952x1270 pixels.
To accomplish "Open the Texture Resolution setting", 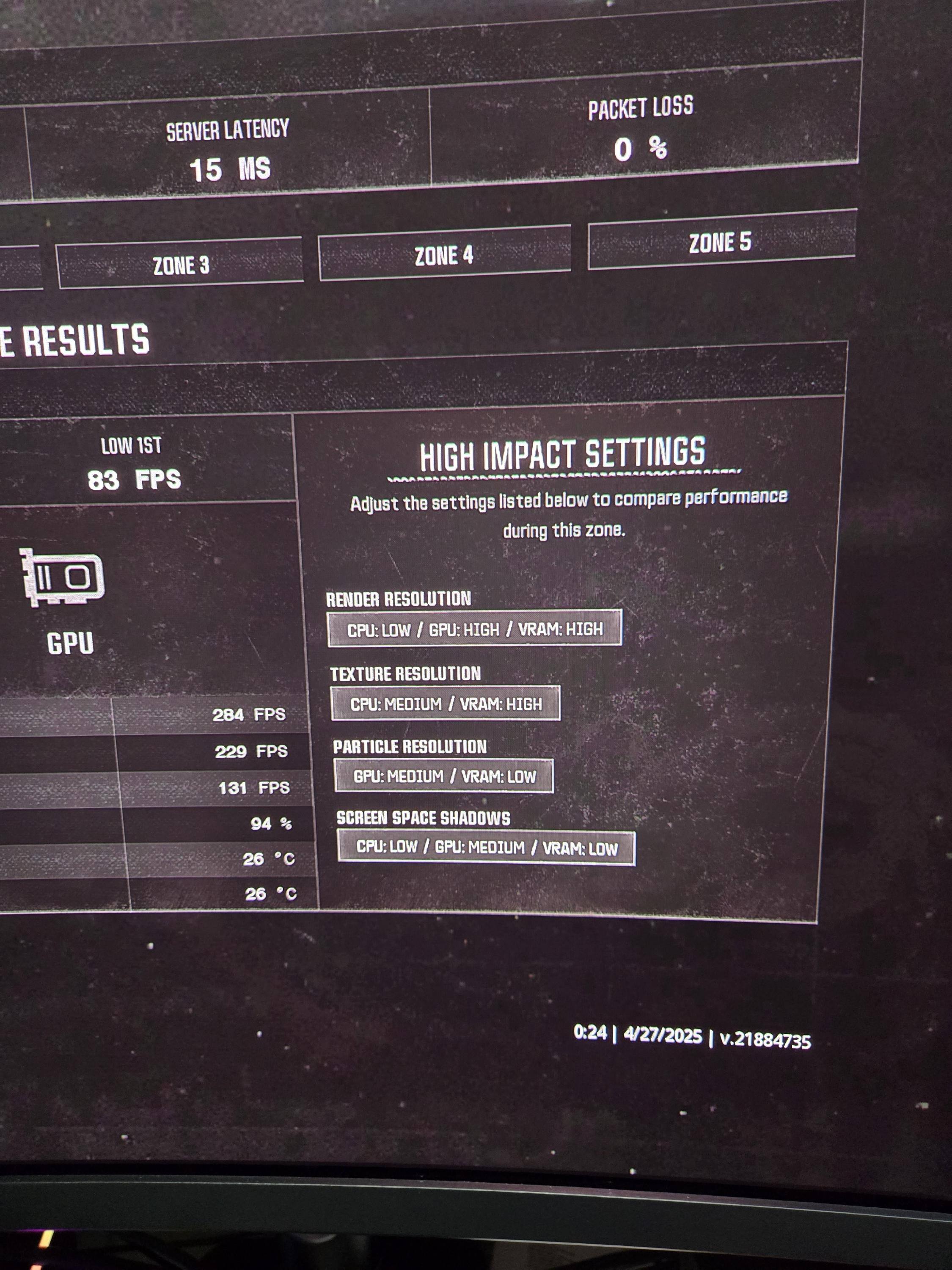I will coord(445,703).
